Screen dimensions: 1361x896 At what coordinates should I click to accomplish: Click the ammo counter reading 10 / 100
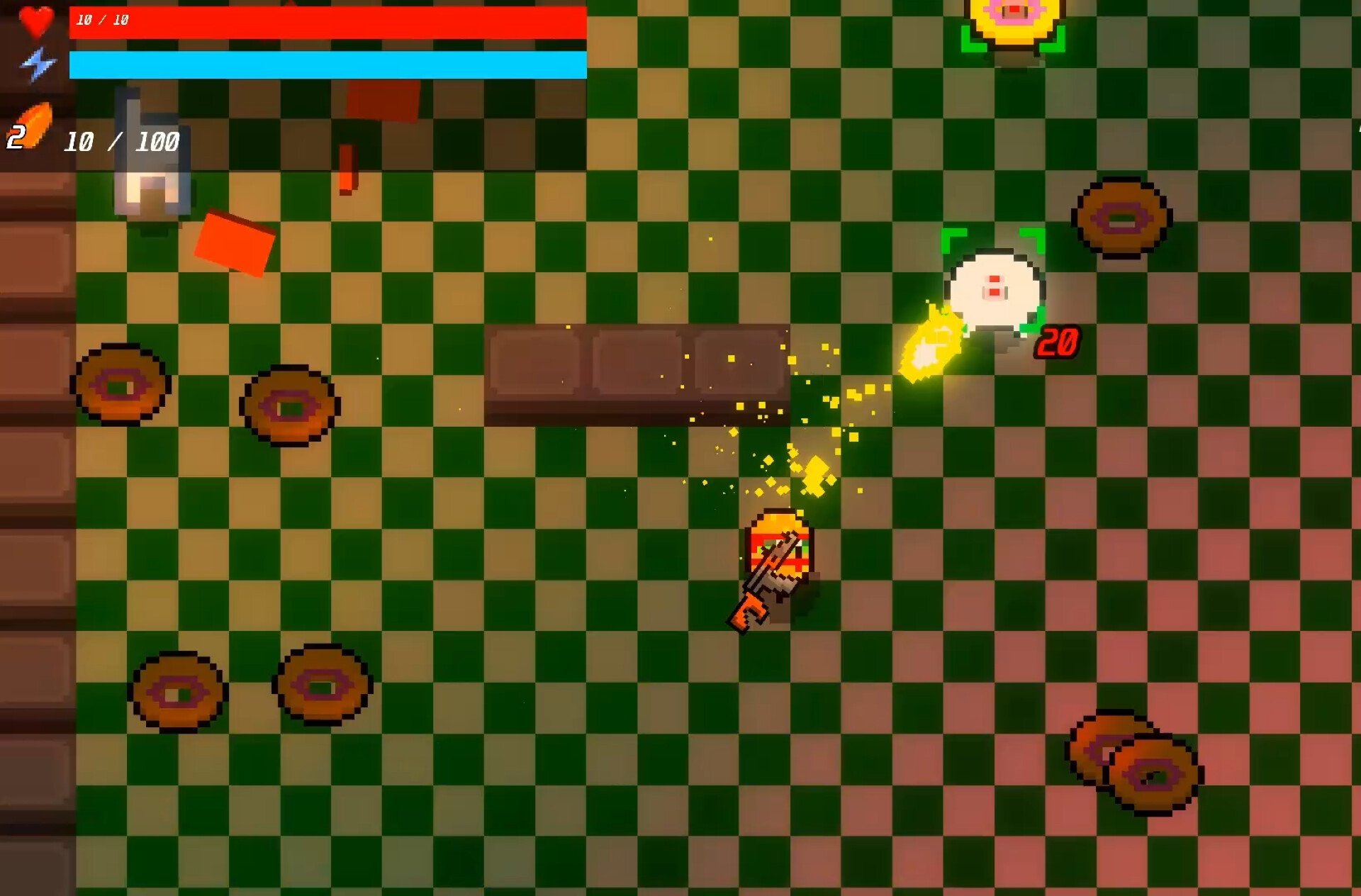(121, 142)
